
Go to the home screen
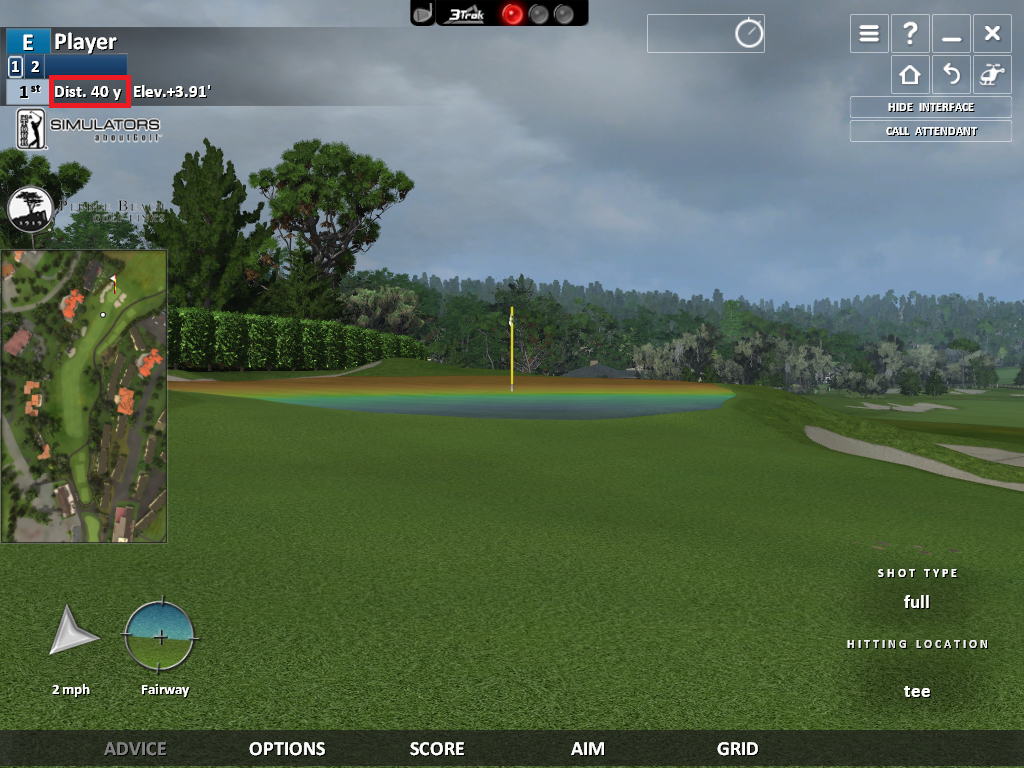click(910, 74)
